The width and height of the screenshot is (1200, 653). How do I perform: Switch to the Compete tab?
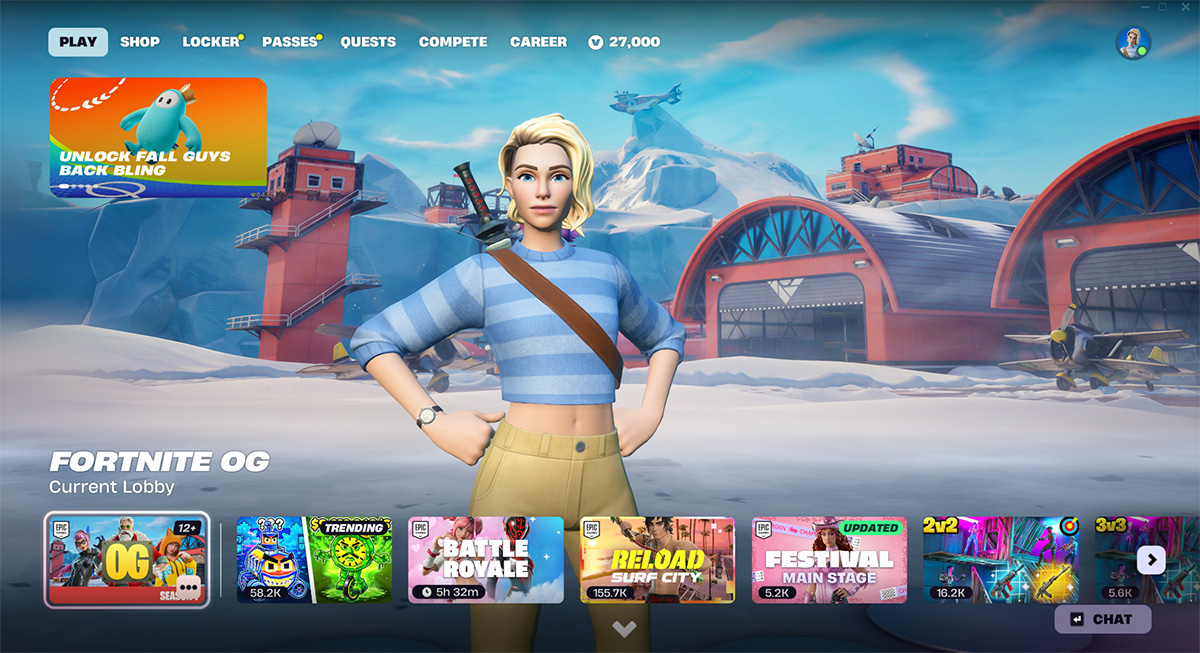click(453, 42)
